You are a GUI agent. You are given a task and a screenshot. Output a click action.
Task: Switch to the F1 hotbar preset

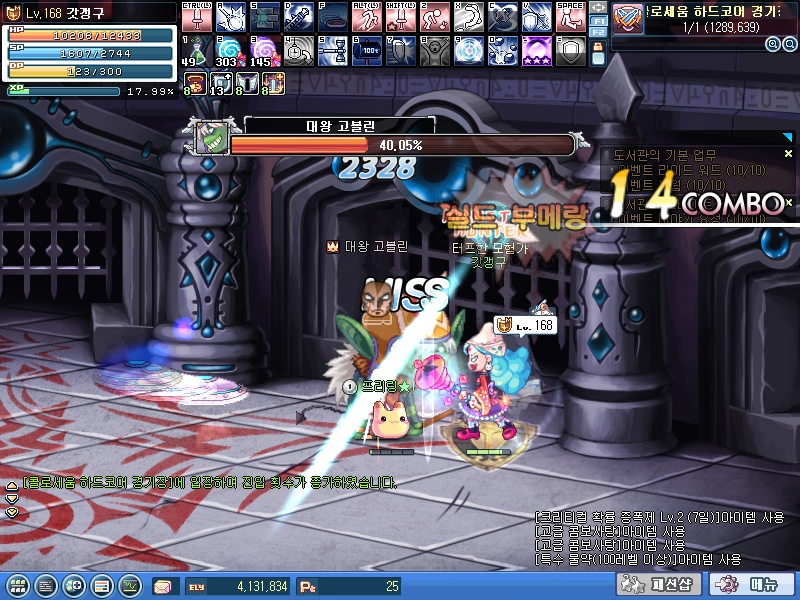pos(597,20)
